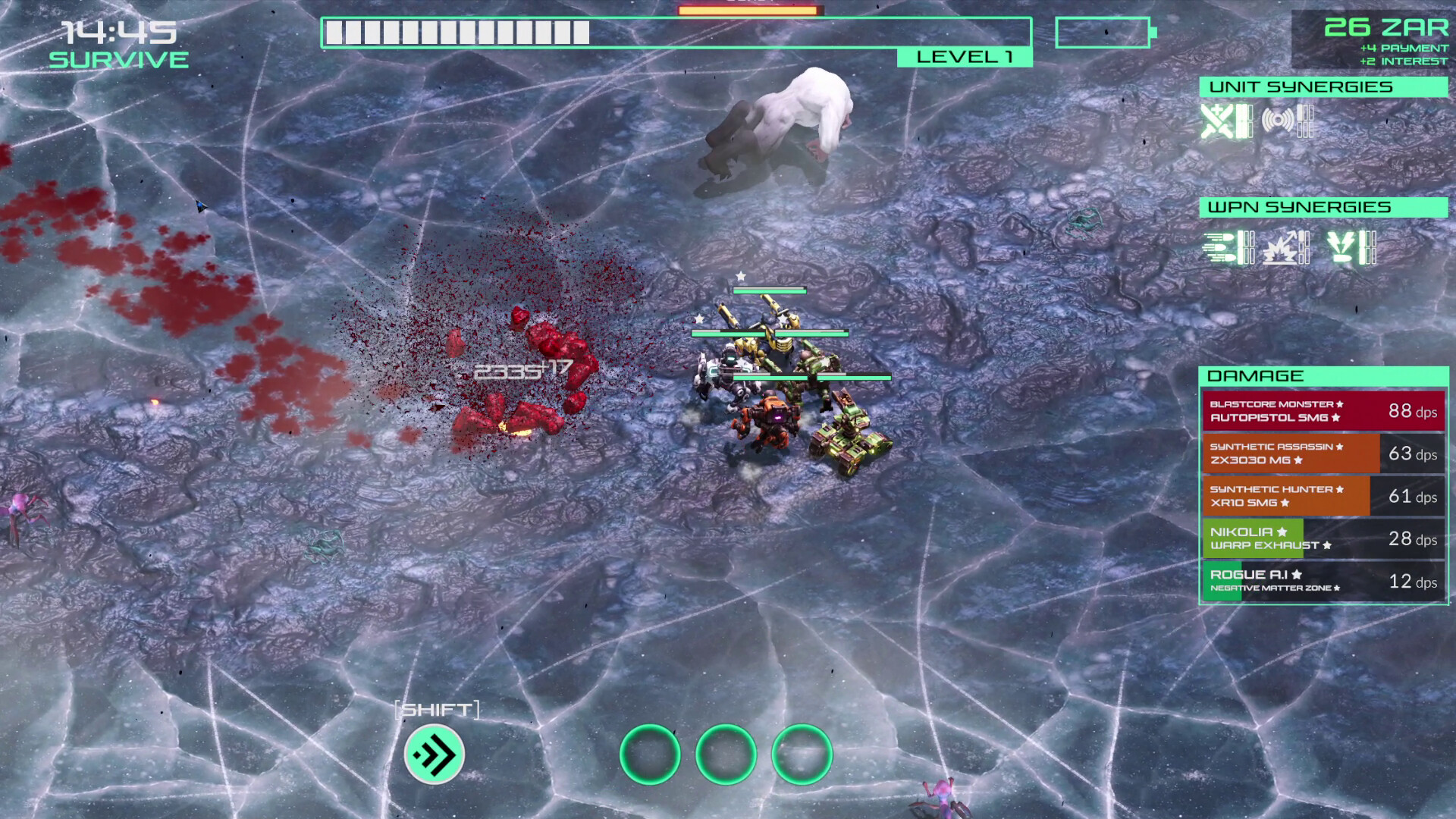
Task: Select the Synthetic Assassin damage entry
Action: 1323,453
